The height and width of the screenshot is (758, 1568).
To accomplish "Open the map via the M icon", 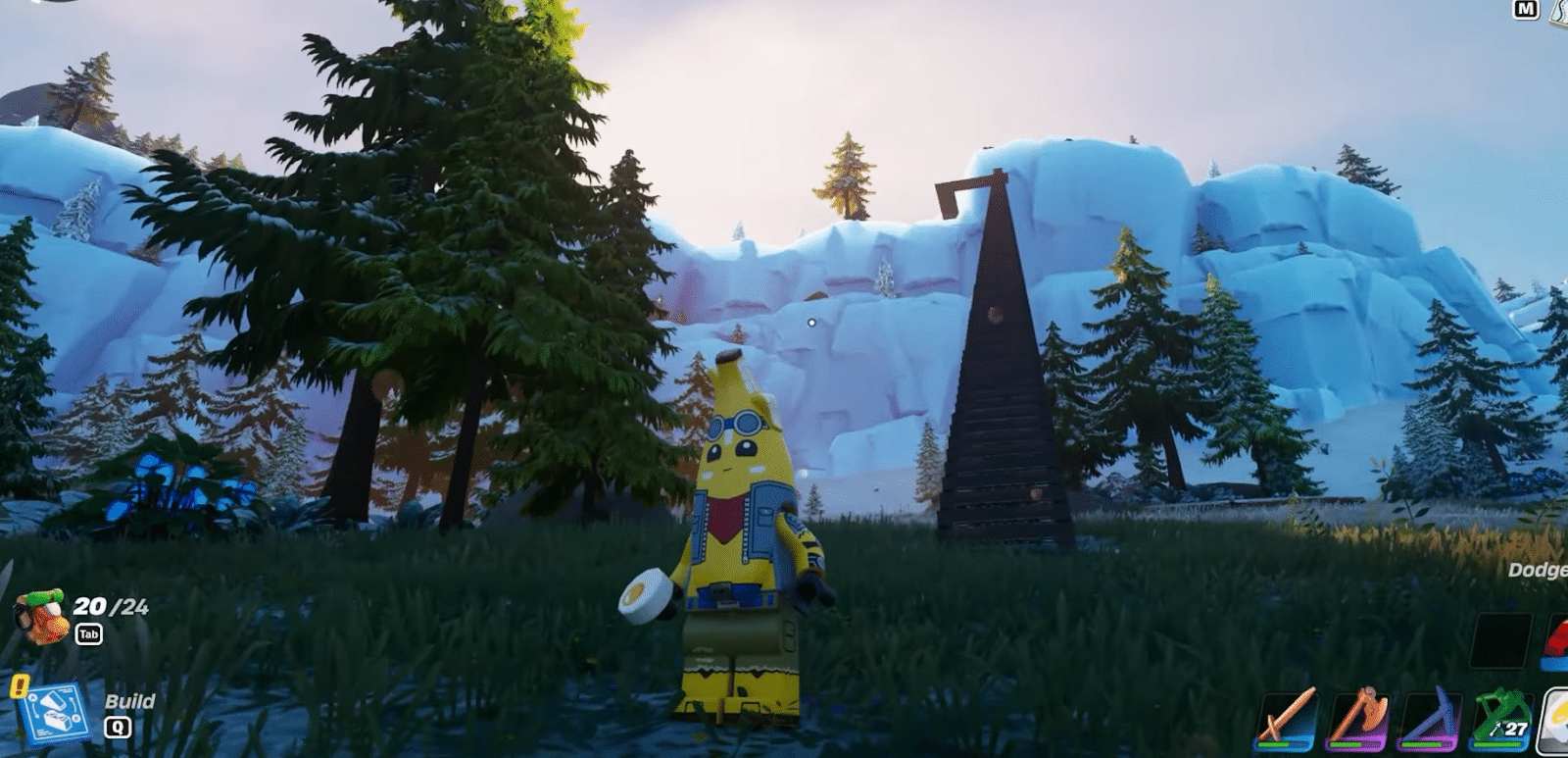I will [x=1525, y=10].
